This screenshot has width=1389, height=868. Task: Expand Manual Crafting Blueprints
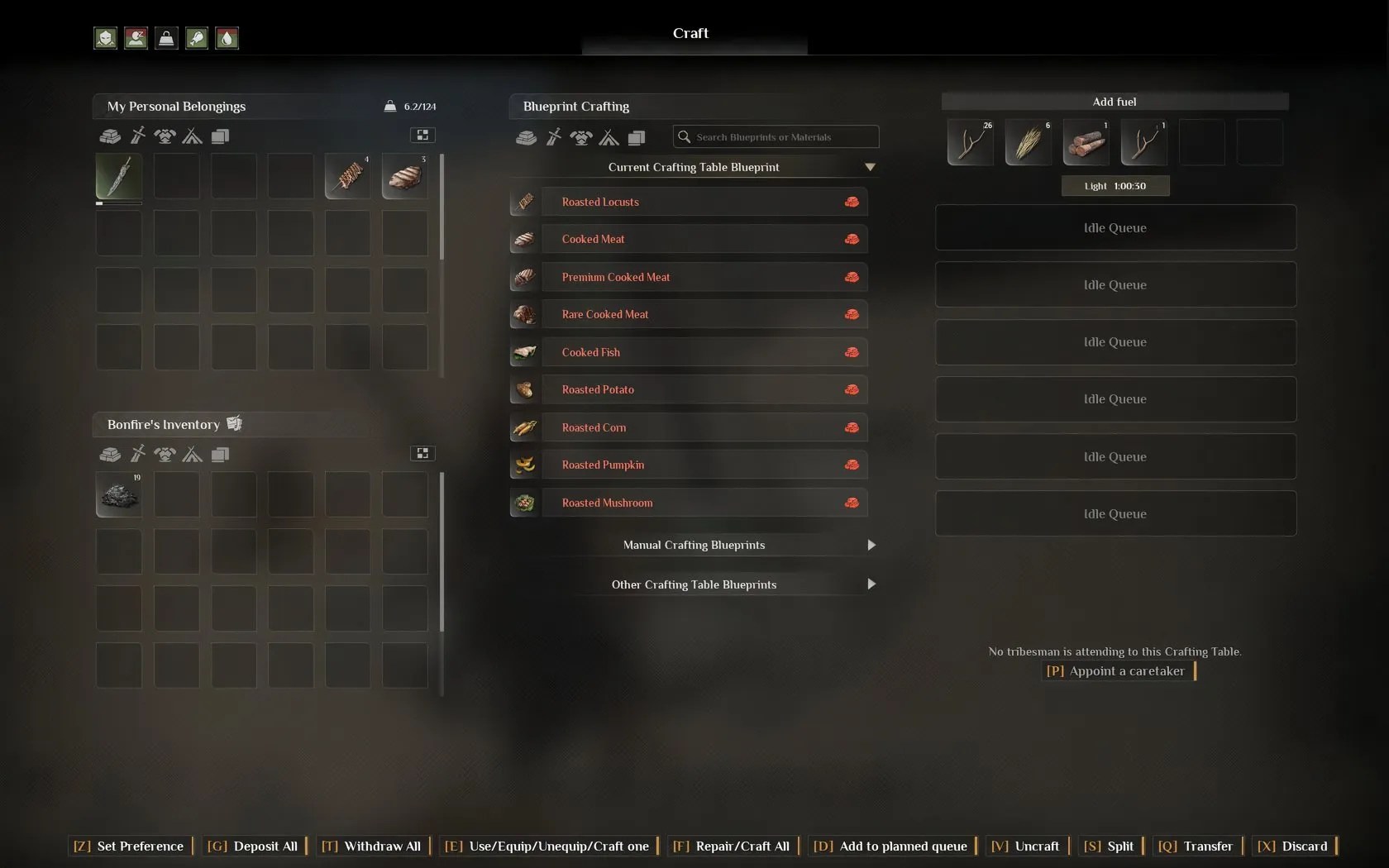(x=694, y=545)
